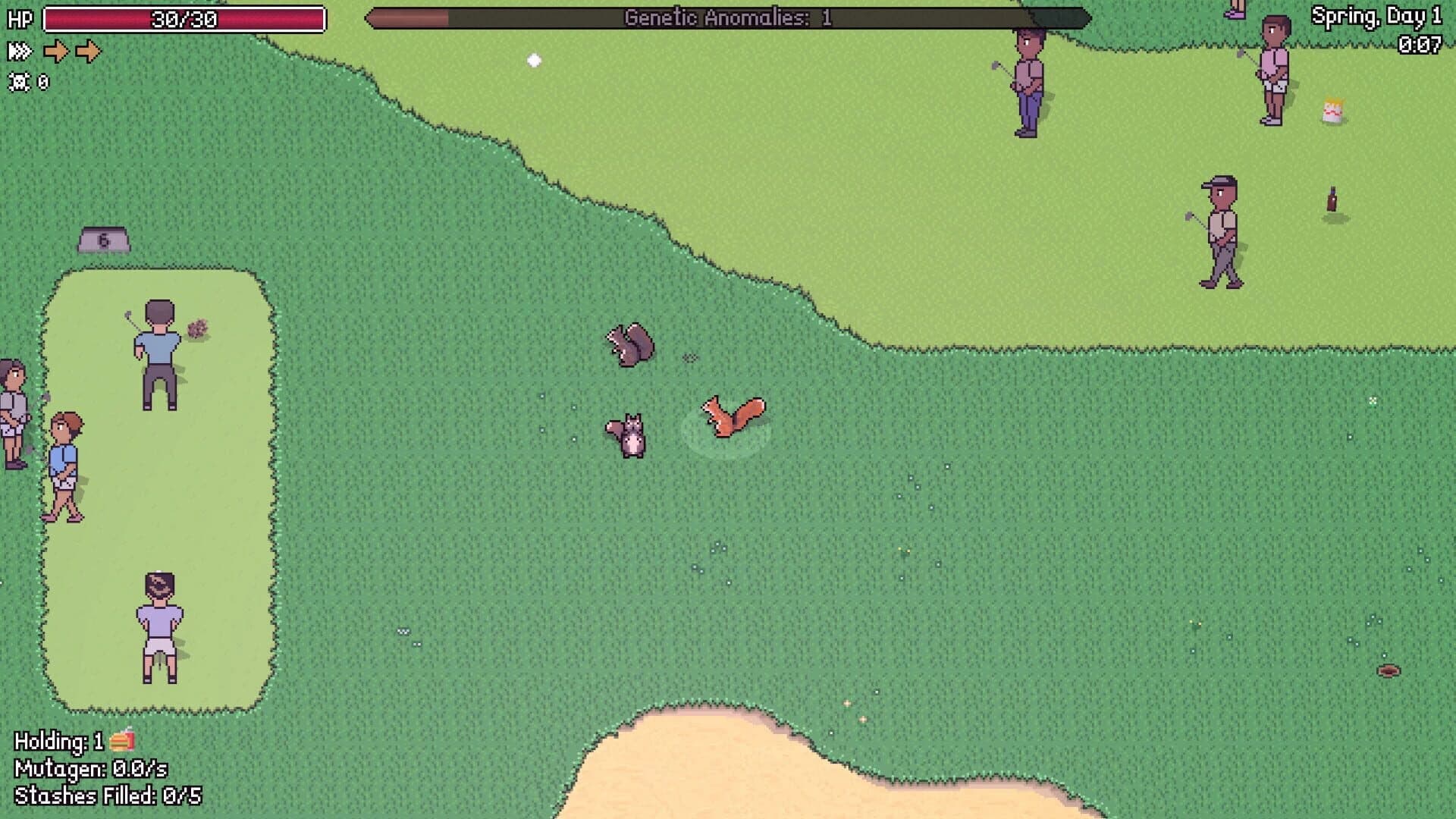This screenshot has height=819, width=1456.
Task: Click the golfer wearing a cap near the bottle
Action: pyautogui.click(x=1222, y=227)
